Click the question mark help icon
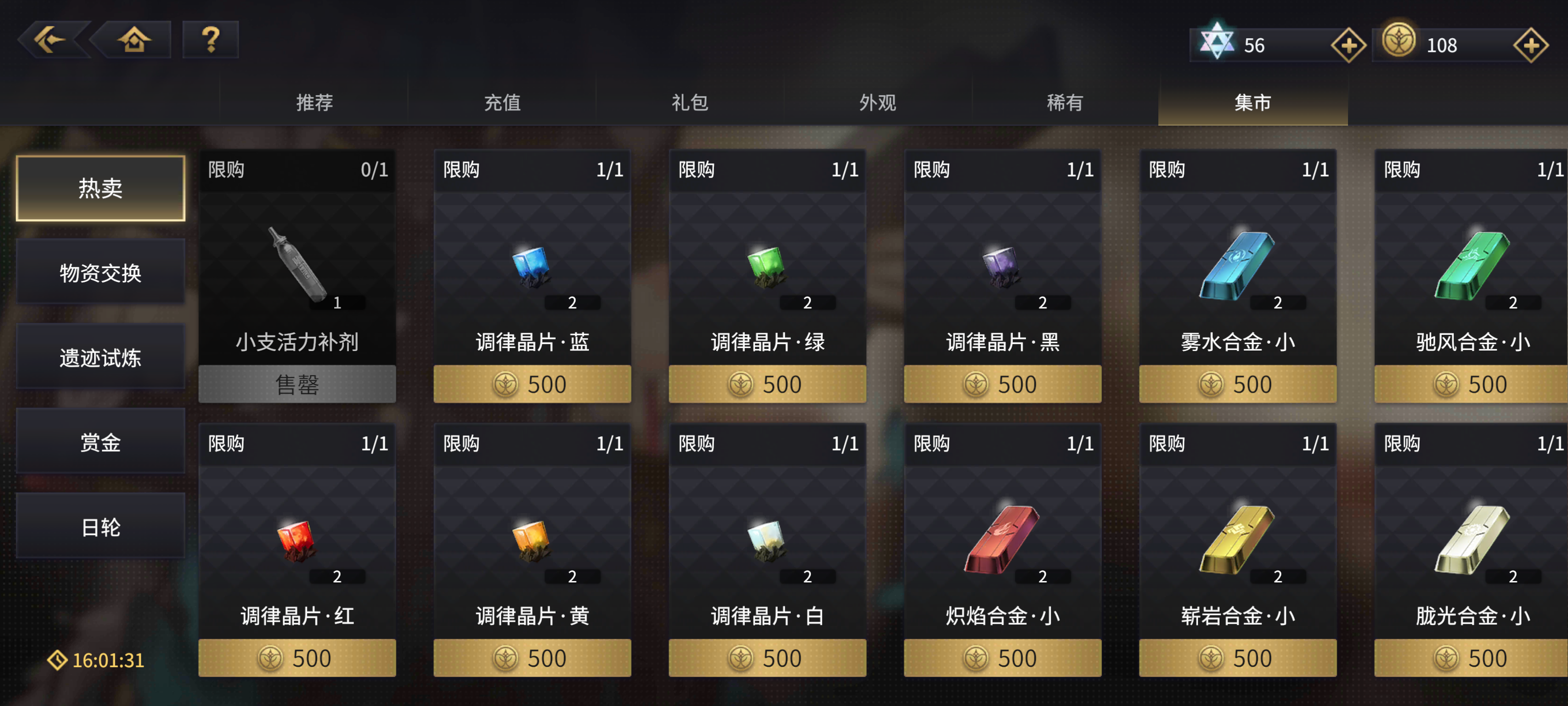 pos(211,39)
